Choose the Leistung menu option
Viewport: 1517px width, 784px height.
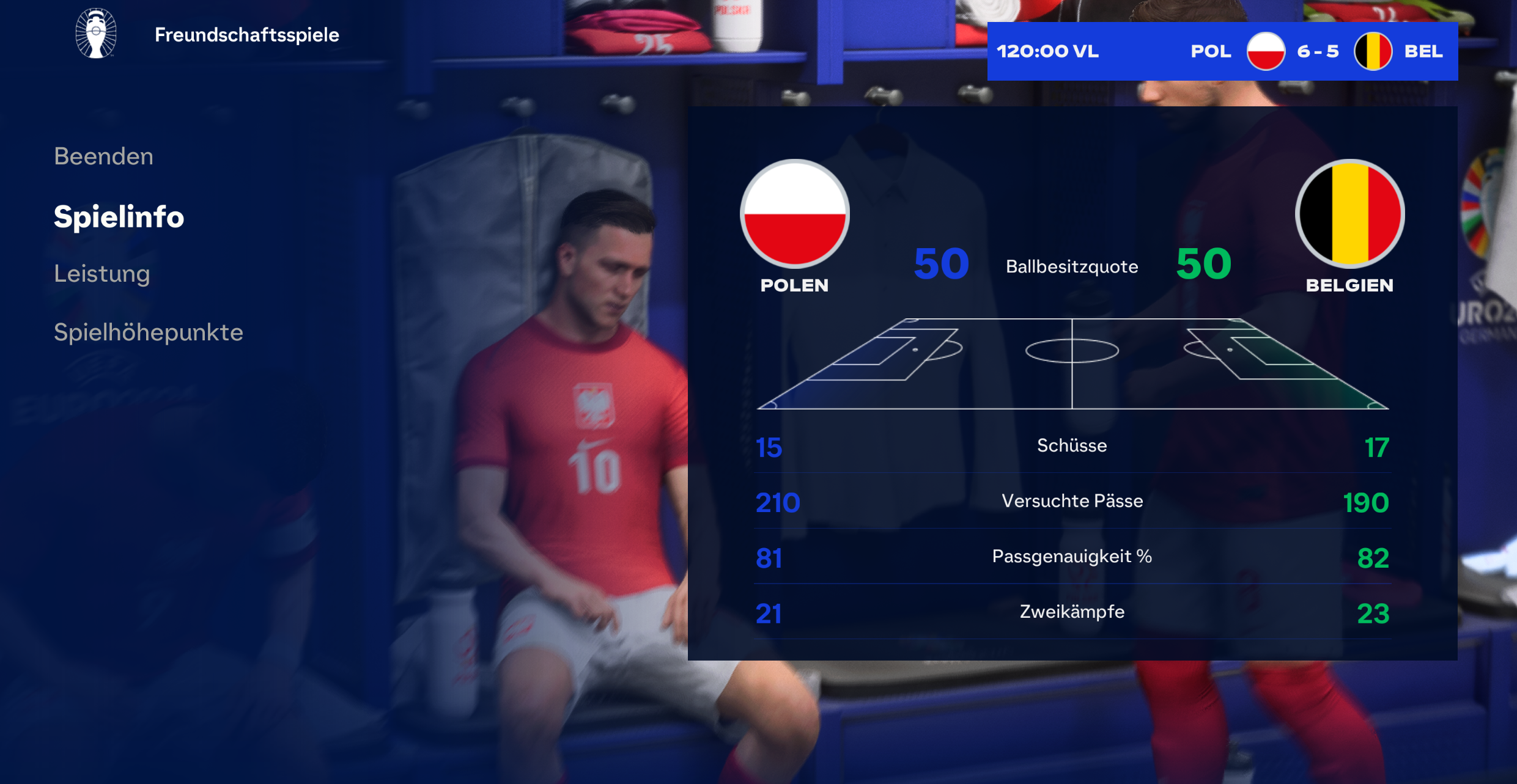point(102,274)
